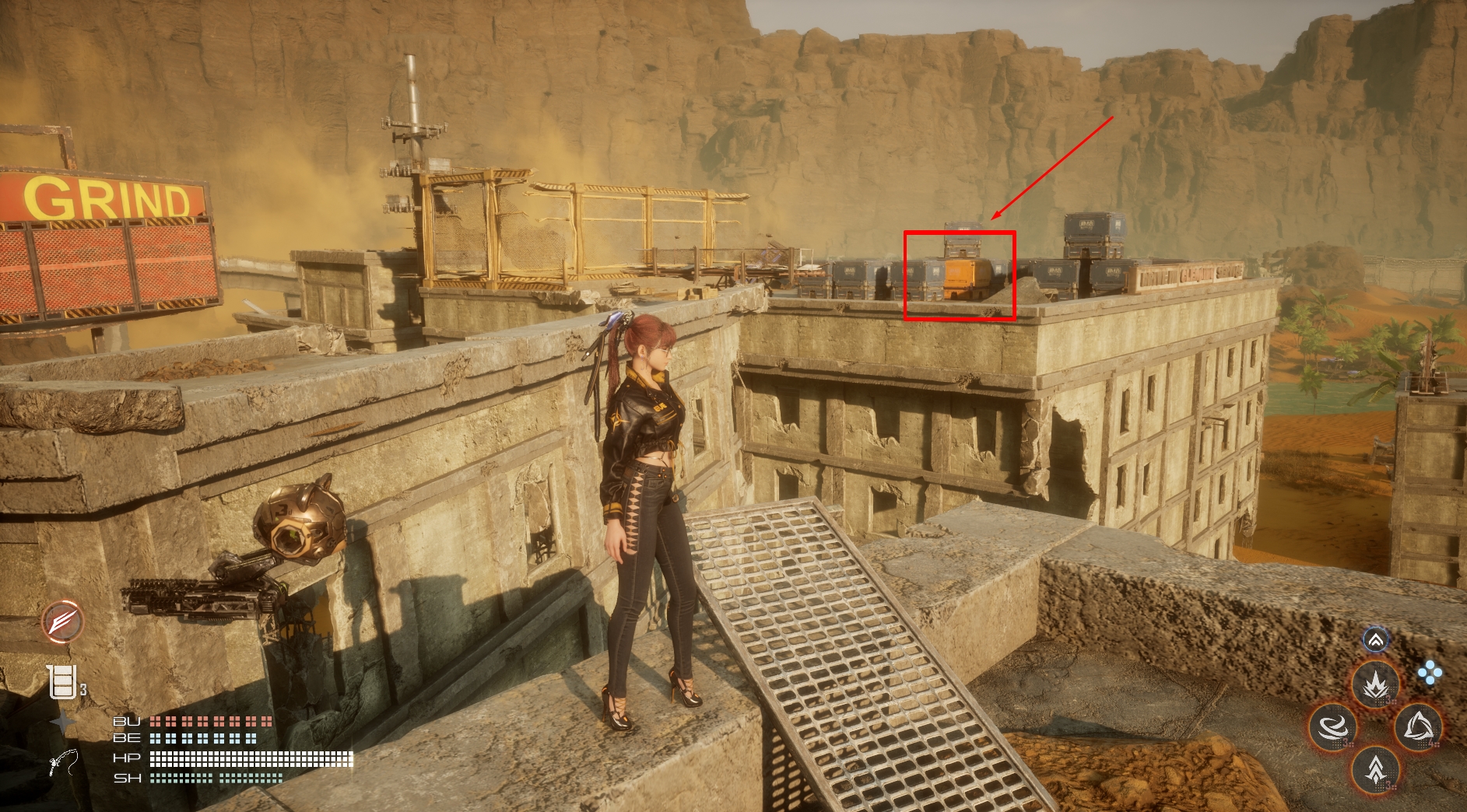The height and width of the screenshot is (812, 1467).
Task: Activate the red claw-slash skill icon
Action: (x=62, y=621)
